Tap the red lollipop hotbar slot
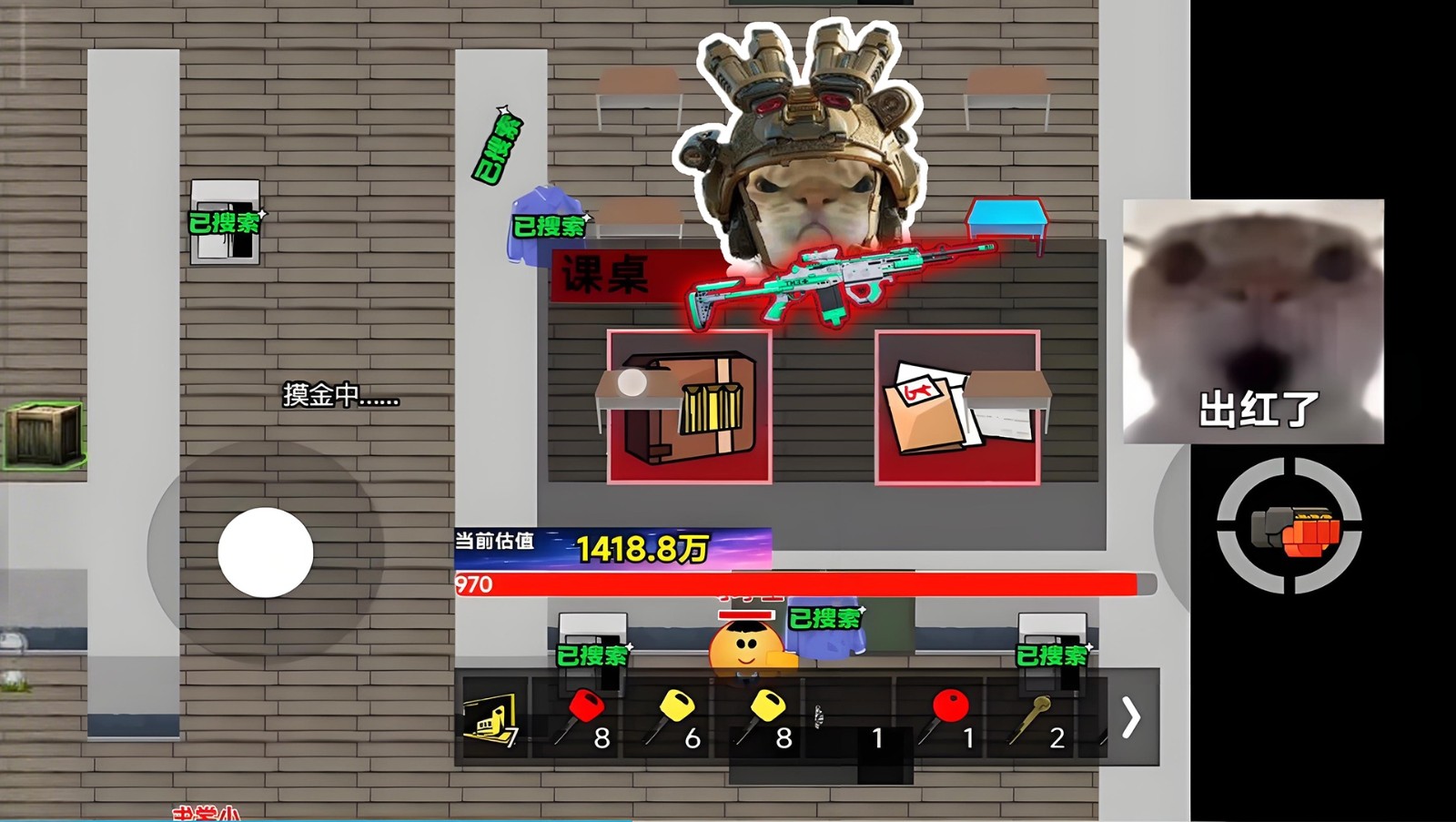Image resolution: width=1456 pixels, height=822 pixels. pos(946,715)
